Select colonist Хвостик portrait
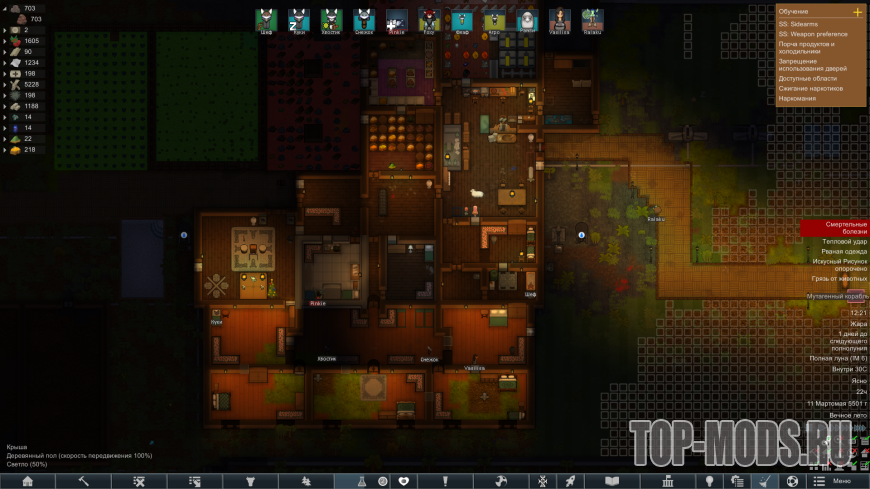Screen dimensions: 870x489 click(x=331, y=20)
